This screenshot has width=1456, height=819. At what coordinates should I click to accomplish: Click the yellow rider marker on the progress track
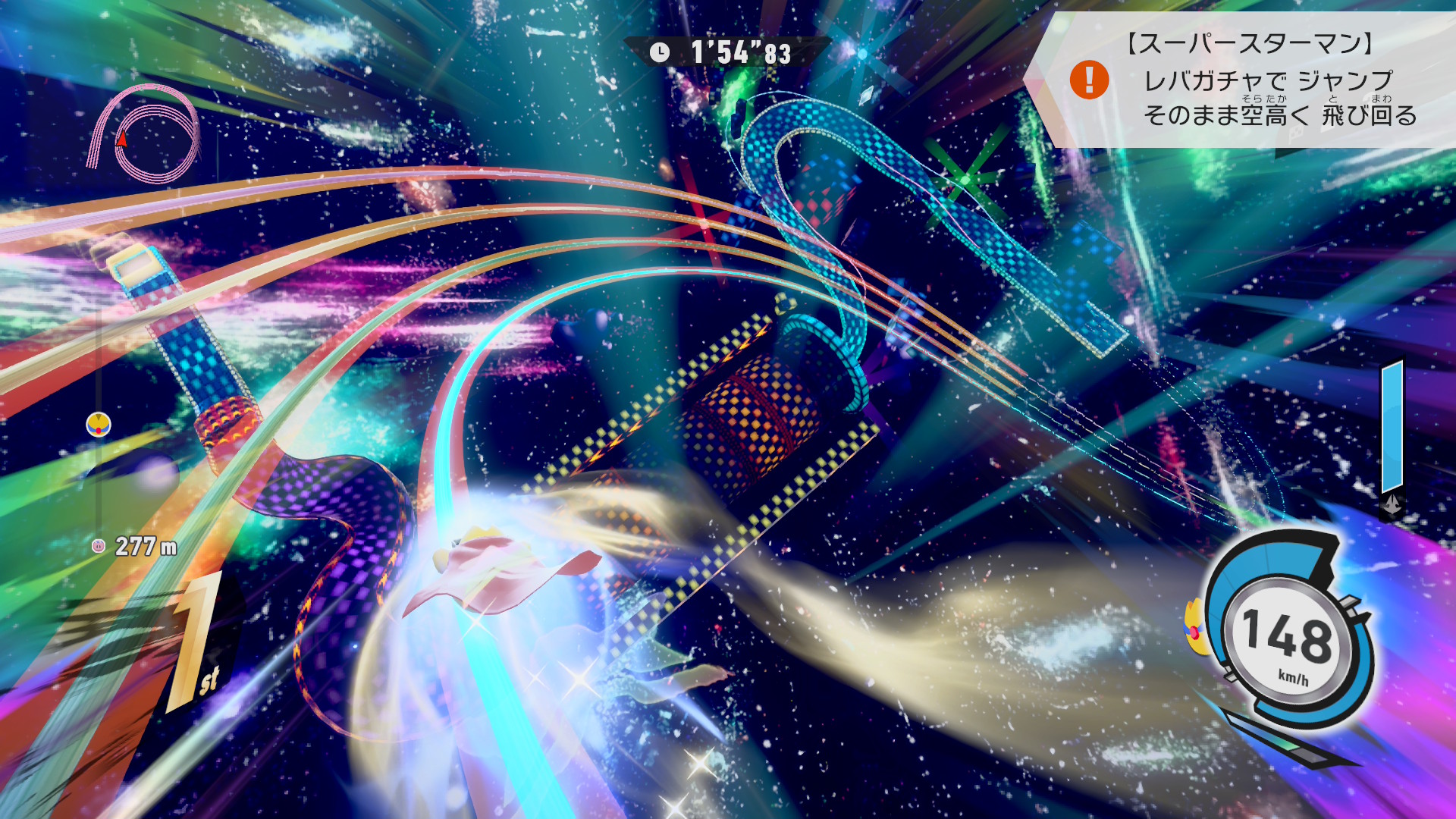99,424
